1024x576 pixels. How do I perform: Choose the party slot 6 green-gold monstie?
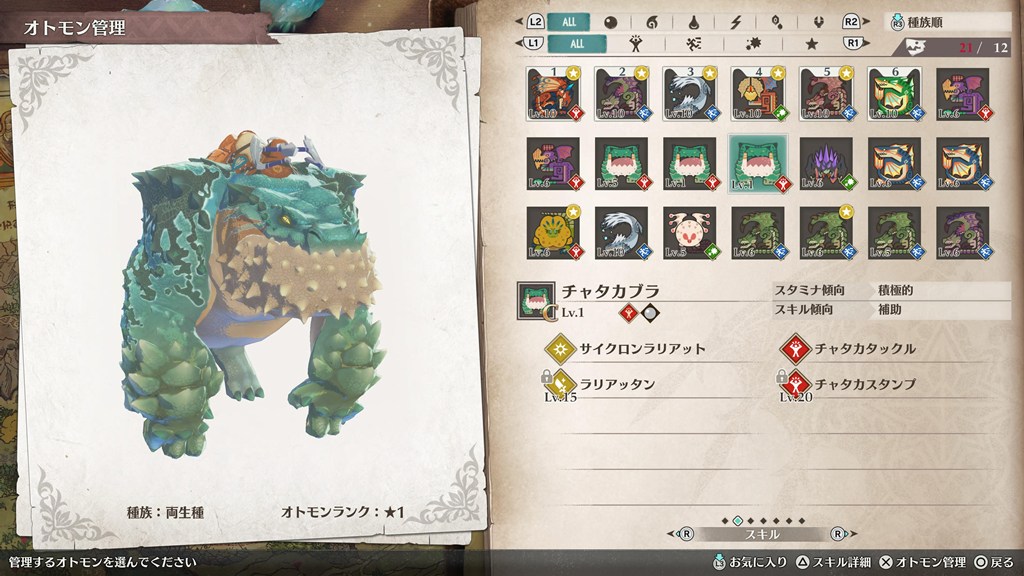(x=894, y=94)
